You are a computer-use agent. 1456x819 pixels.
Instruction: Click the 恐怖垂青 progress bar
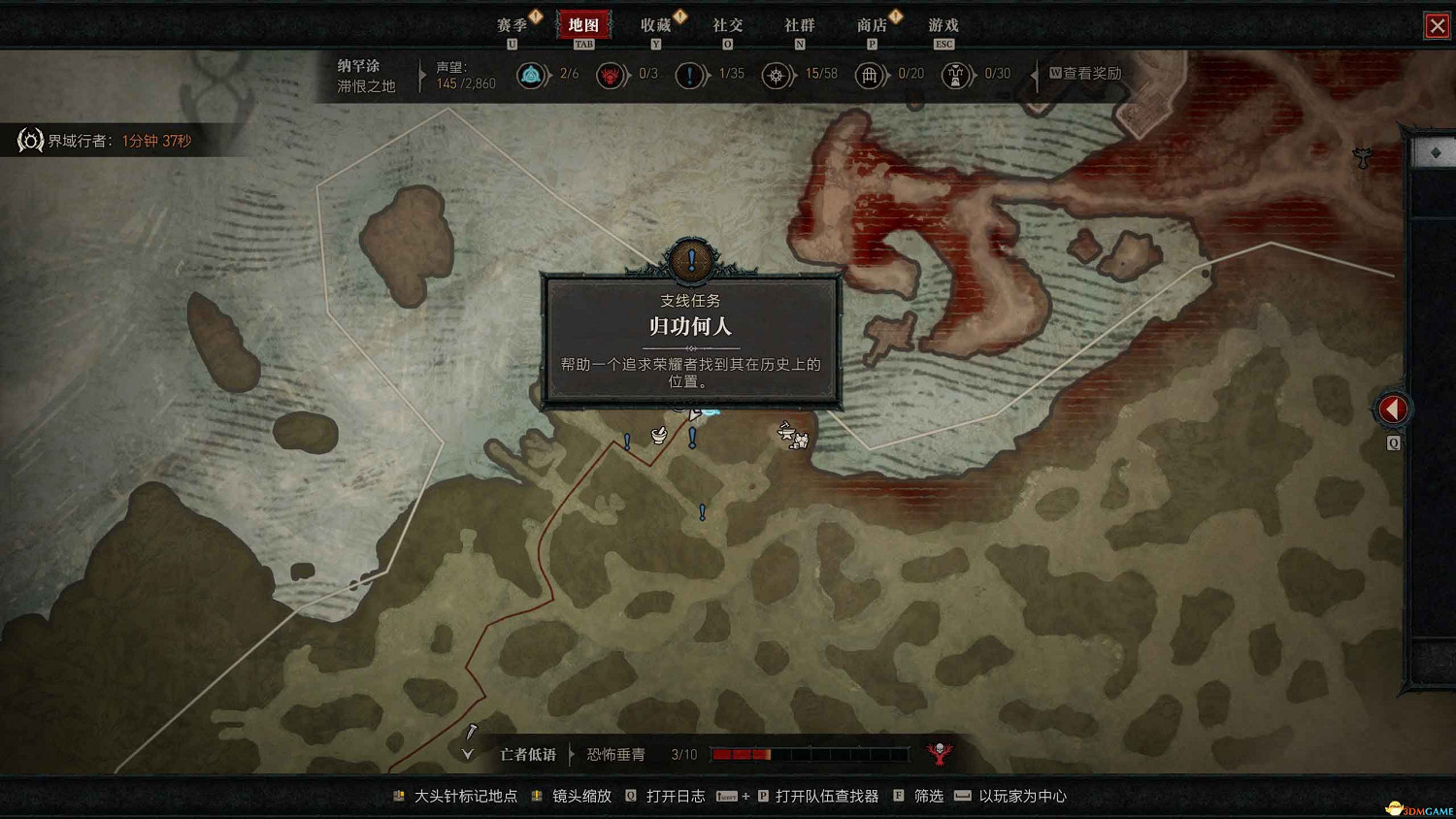[x=811, y=753]
